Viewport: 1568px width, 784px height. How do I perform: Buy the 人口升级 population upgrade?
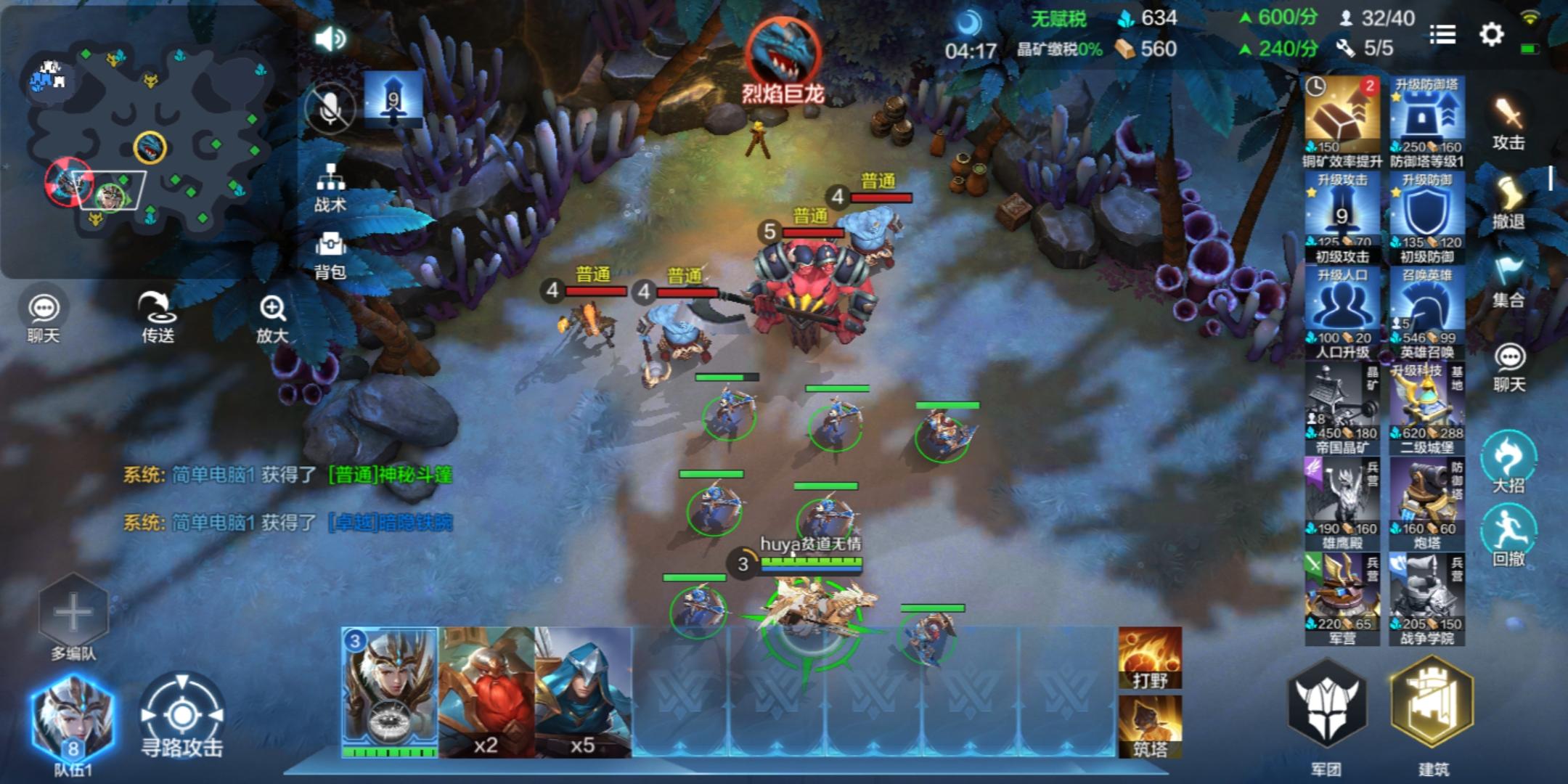1342,314
